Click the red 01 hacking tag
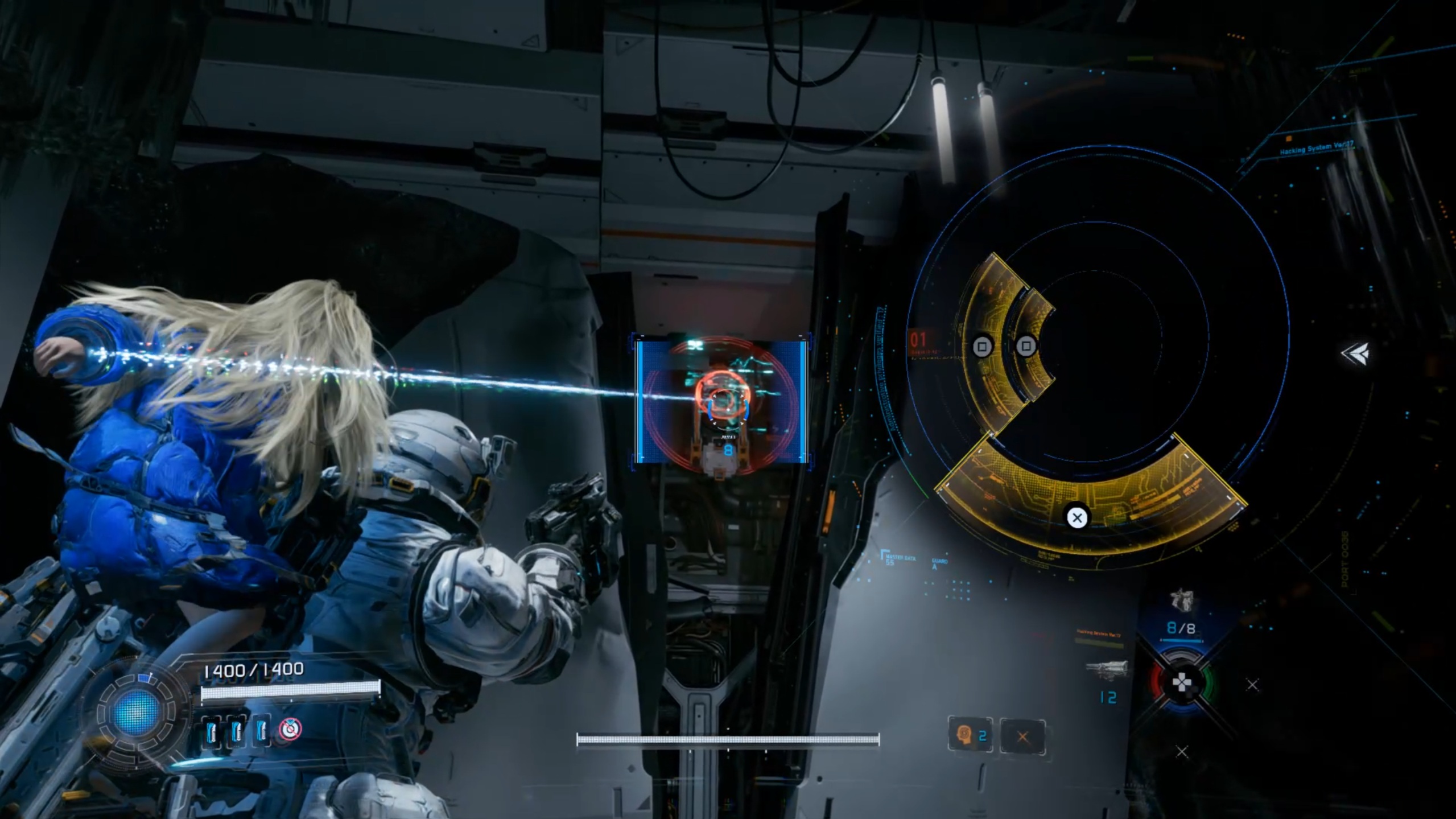Screen dimensions: 1456x819 click(x=918, y=340)
